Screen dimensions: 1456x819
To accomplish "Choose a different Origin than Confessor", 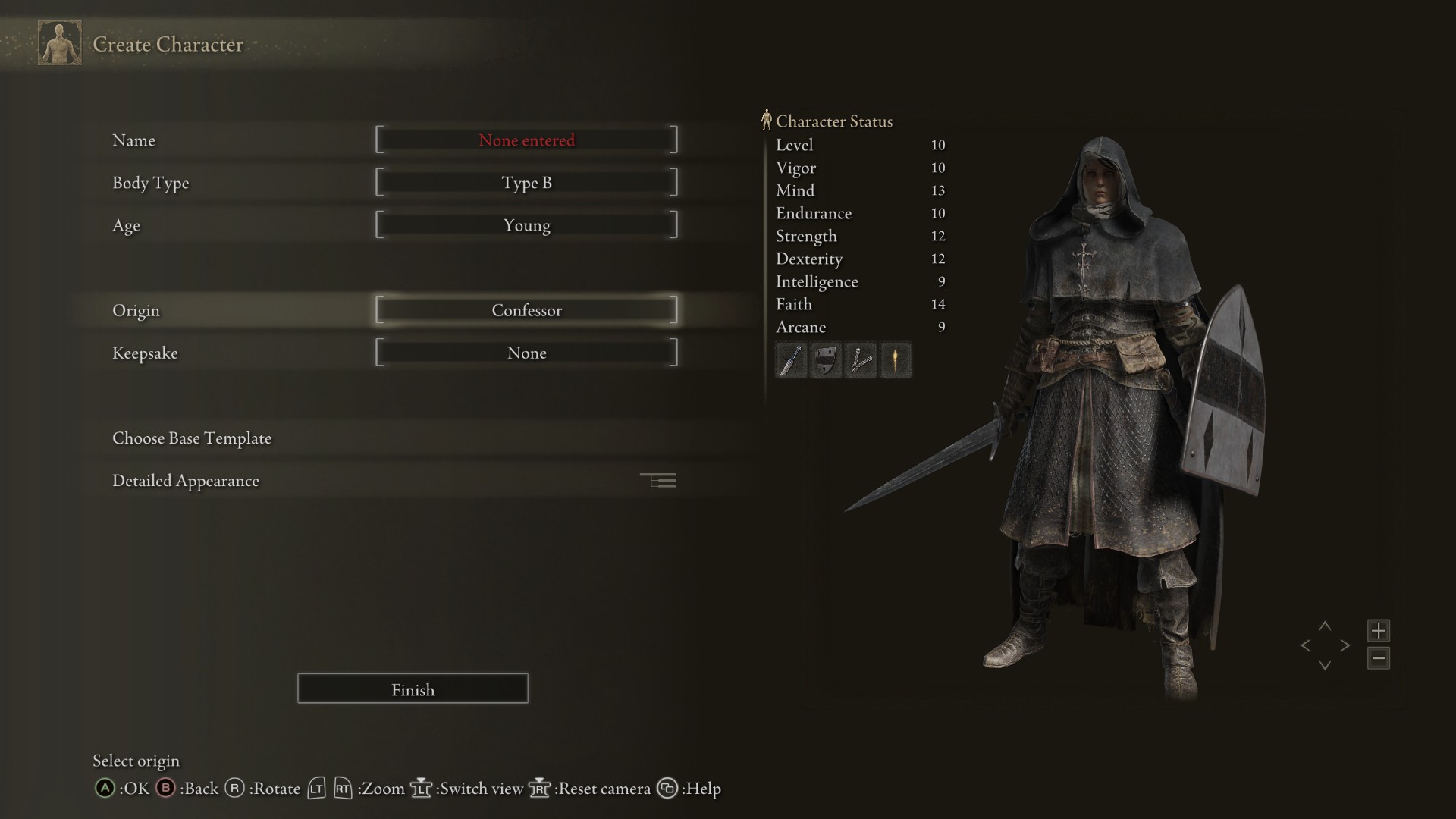I will (x=526, y=310).
